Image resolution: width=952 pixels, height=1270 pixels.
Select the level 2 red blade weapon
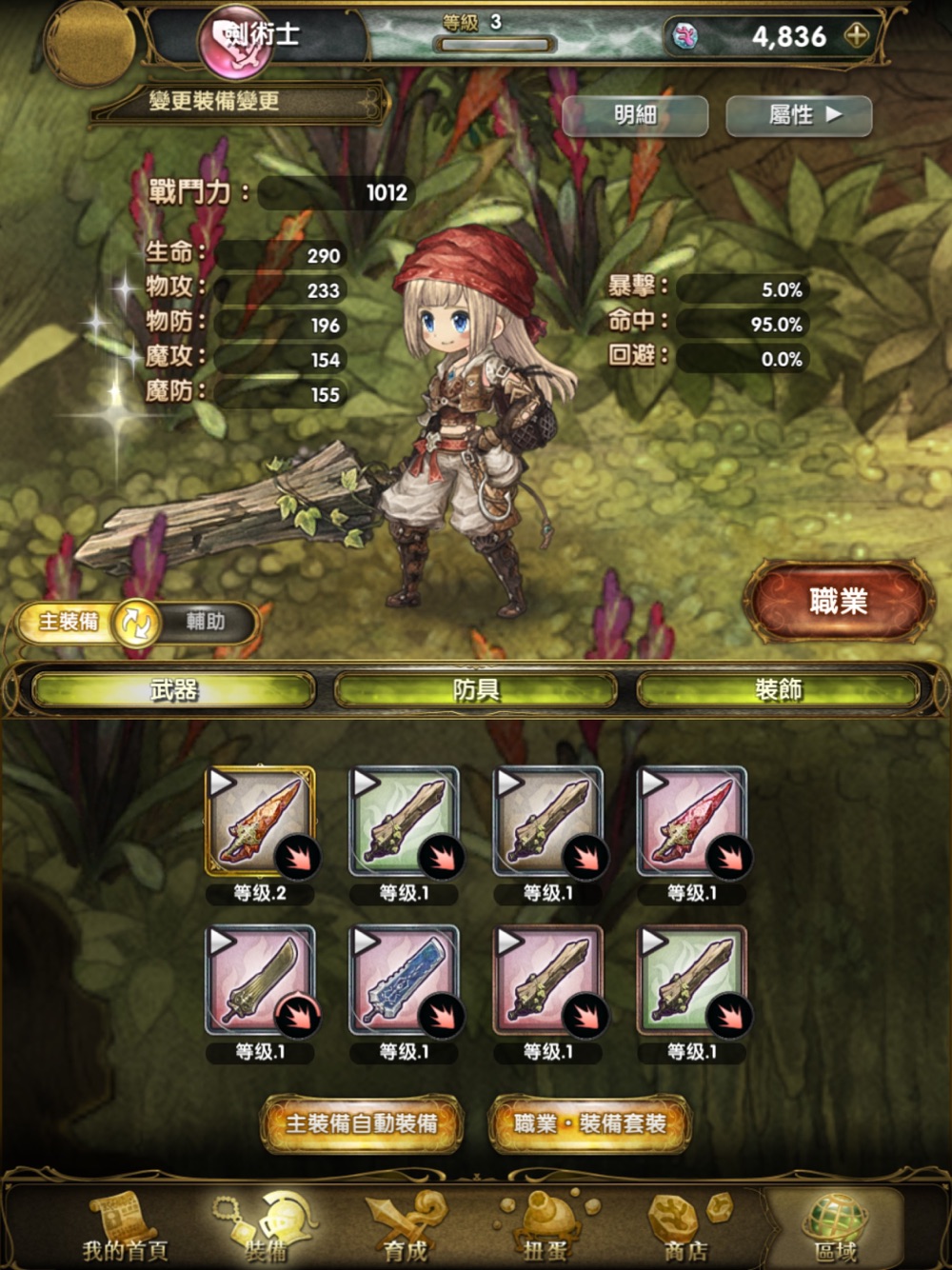click(x=261, y=822)
